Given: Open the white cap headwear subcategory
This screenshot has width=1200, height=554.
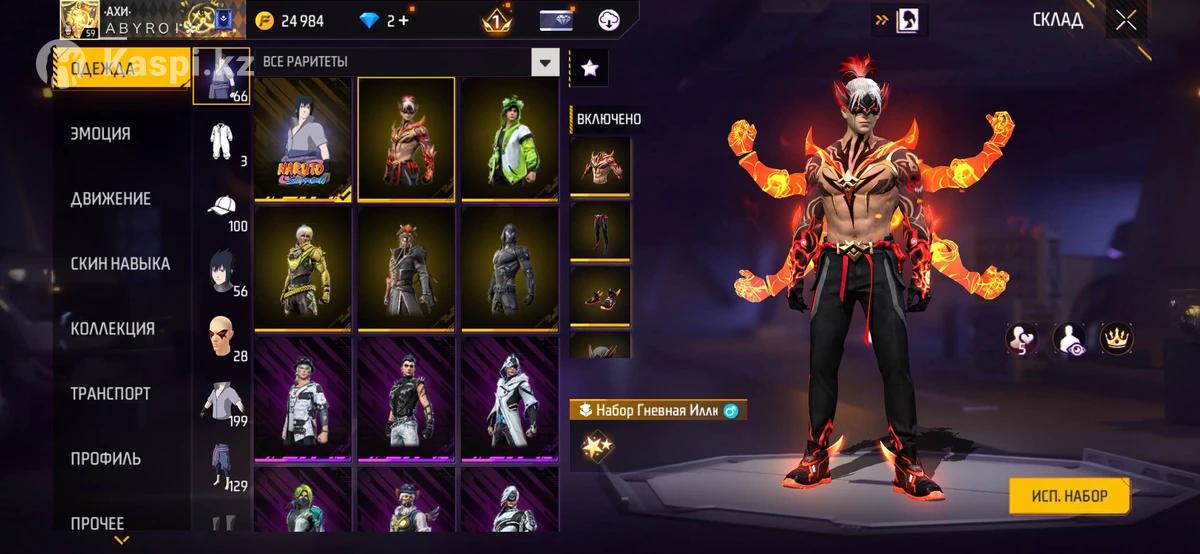Looking at the screenshot, I should coord(225,208).
